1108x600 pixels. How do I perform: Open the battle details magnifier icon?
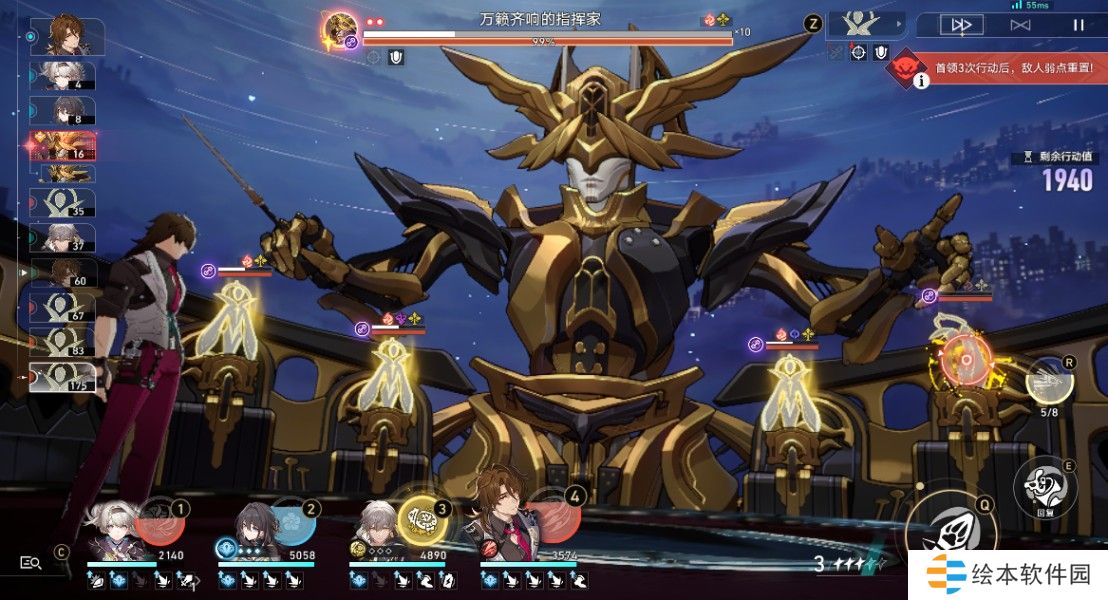(x=31, y=563)
